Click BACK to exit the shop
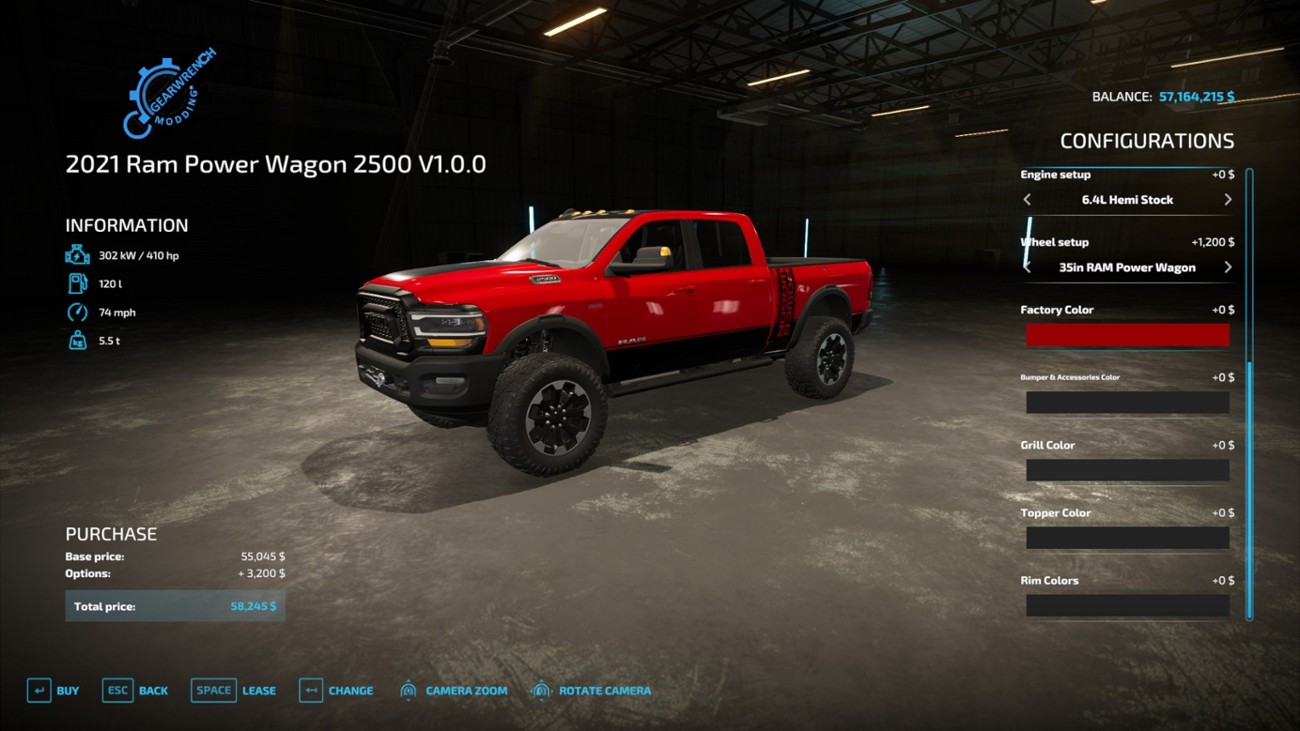This screenshot has width=1300, height=731. pos(152,690)
